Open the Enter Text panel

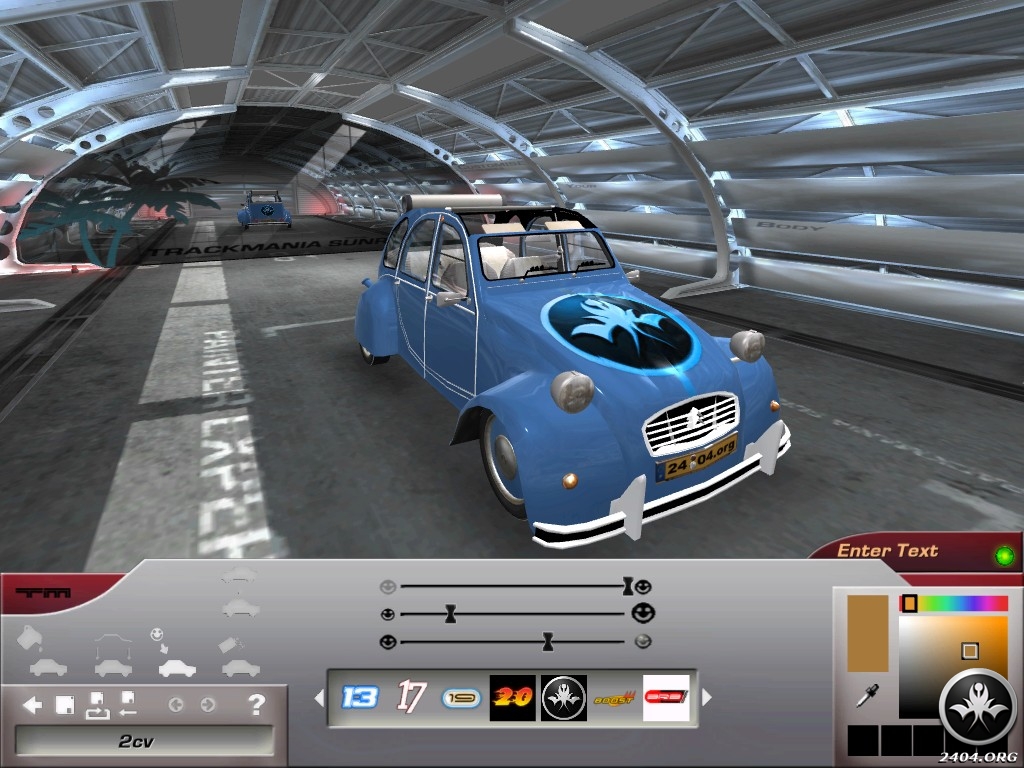[887, 551]
